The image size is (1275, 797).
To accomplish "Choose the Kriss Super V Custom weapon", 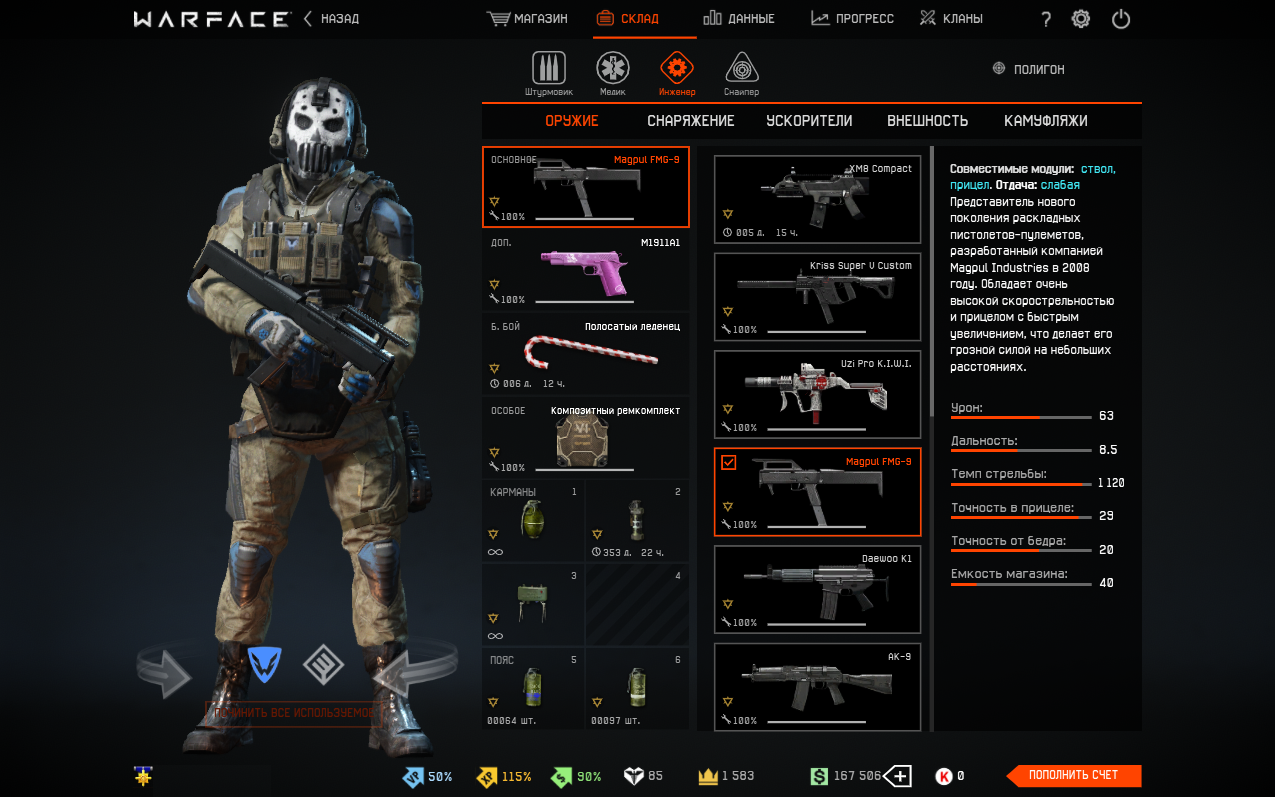I will coord(817,296).
